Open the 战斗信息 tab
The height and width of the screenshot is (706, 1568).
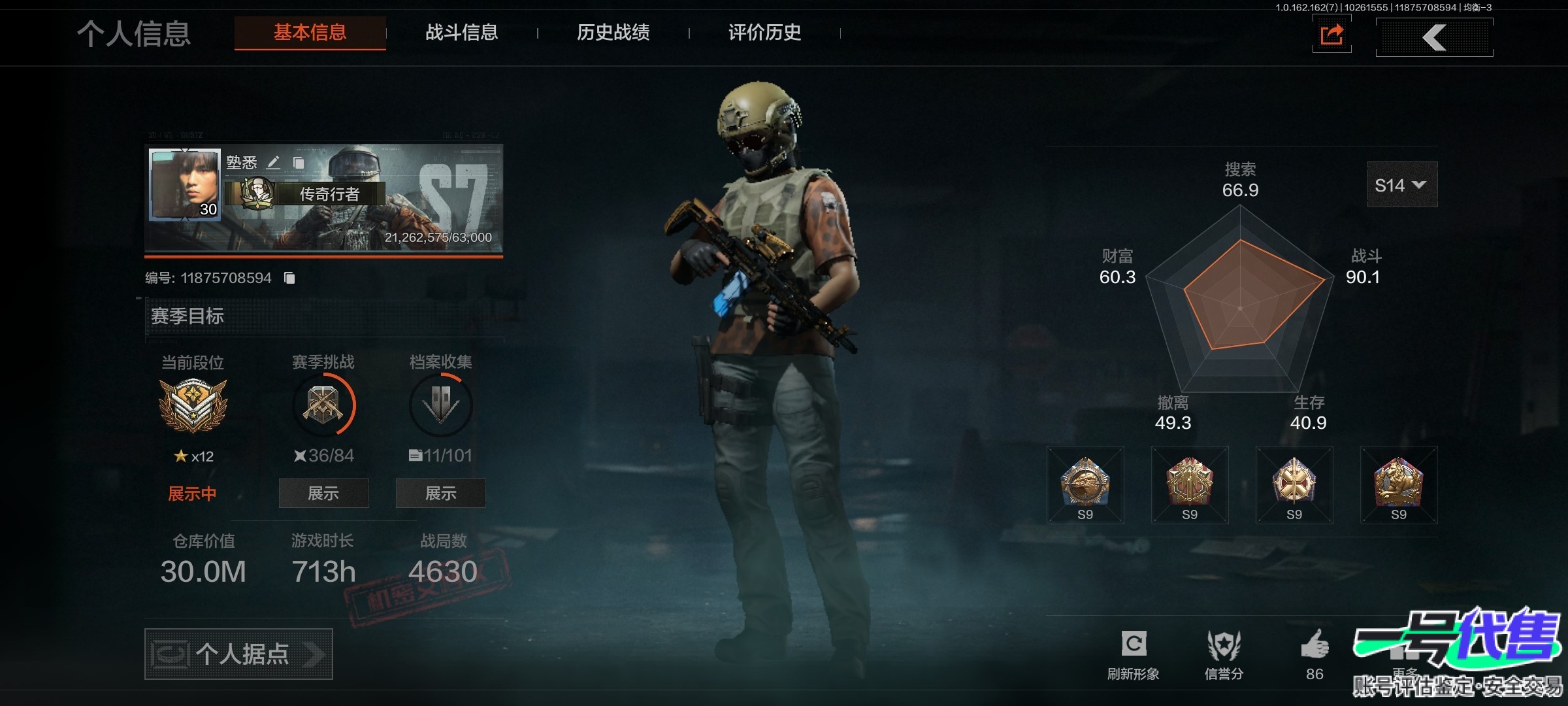point(461,33)
